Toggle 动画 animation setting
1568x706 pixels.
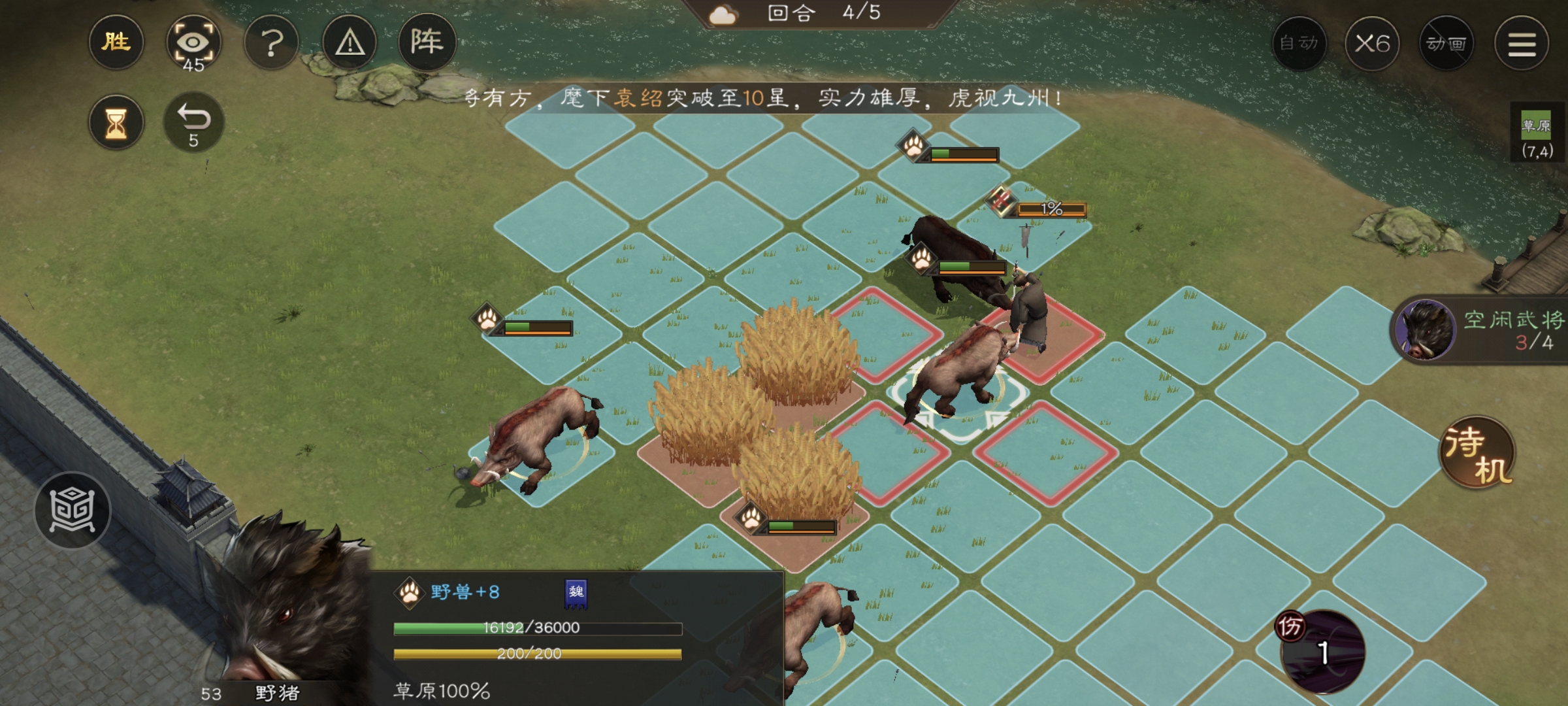tap(1446, 43)
